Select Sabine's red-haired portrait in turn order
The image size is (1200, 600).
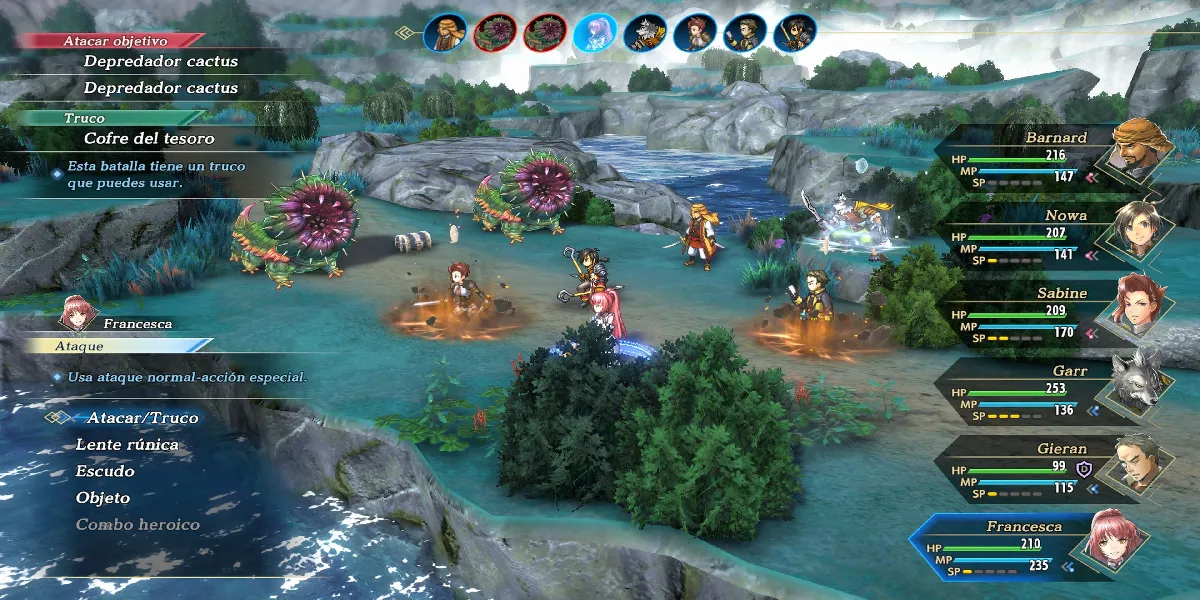(x=695, y=33)
